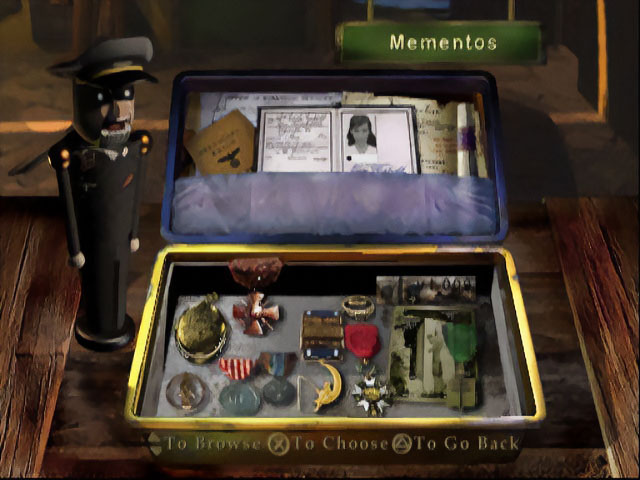Pick the gold ring in the tin

pyautogui.click(x=357, y=306)
